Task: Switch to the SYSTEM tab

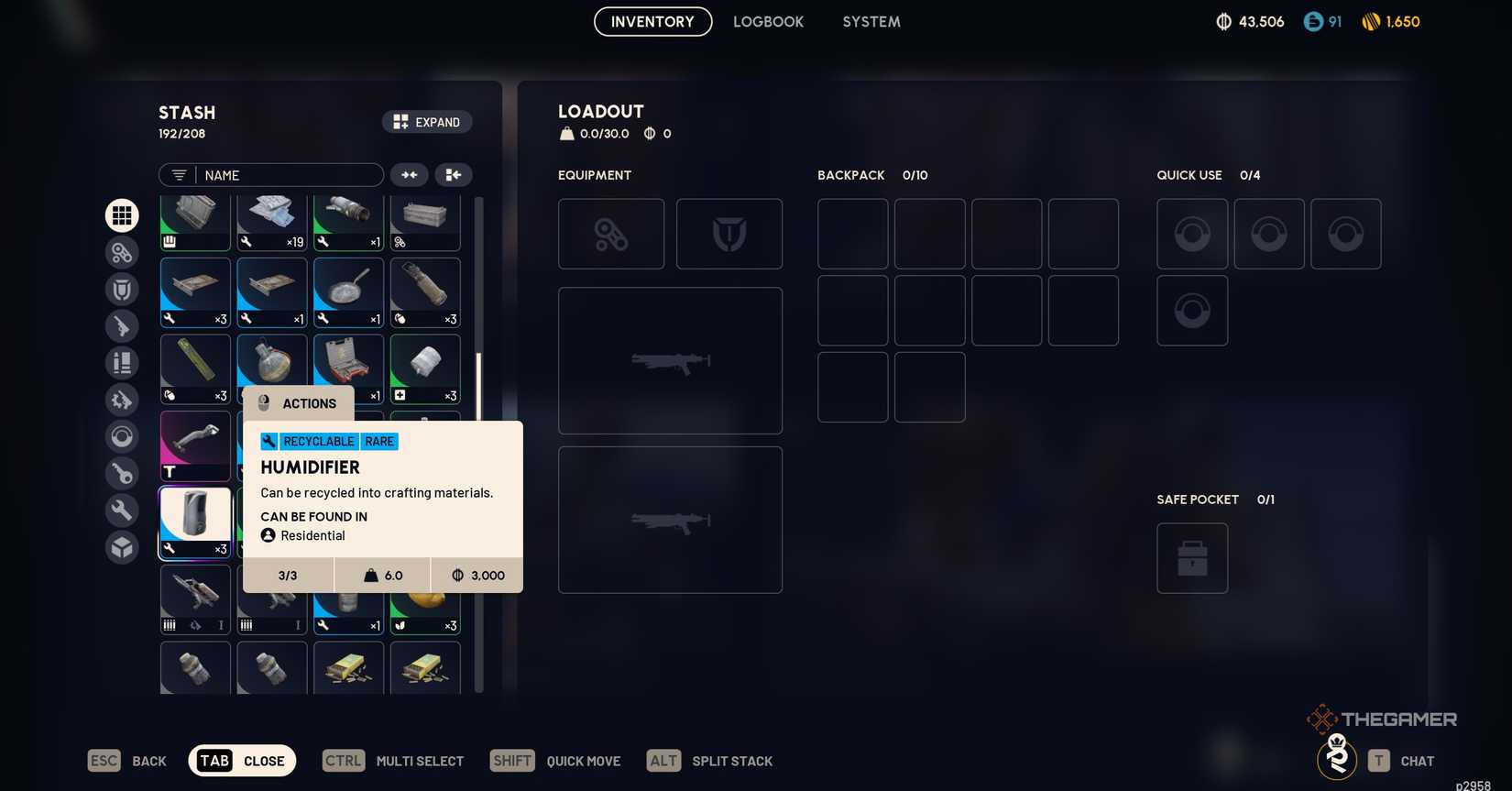Action: point(871,21)
